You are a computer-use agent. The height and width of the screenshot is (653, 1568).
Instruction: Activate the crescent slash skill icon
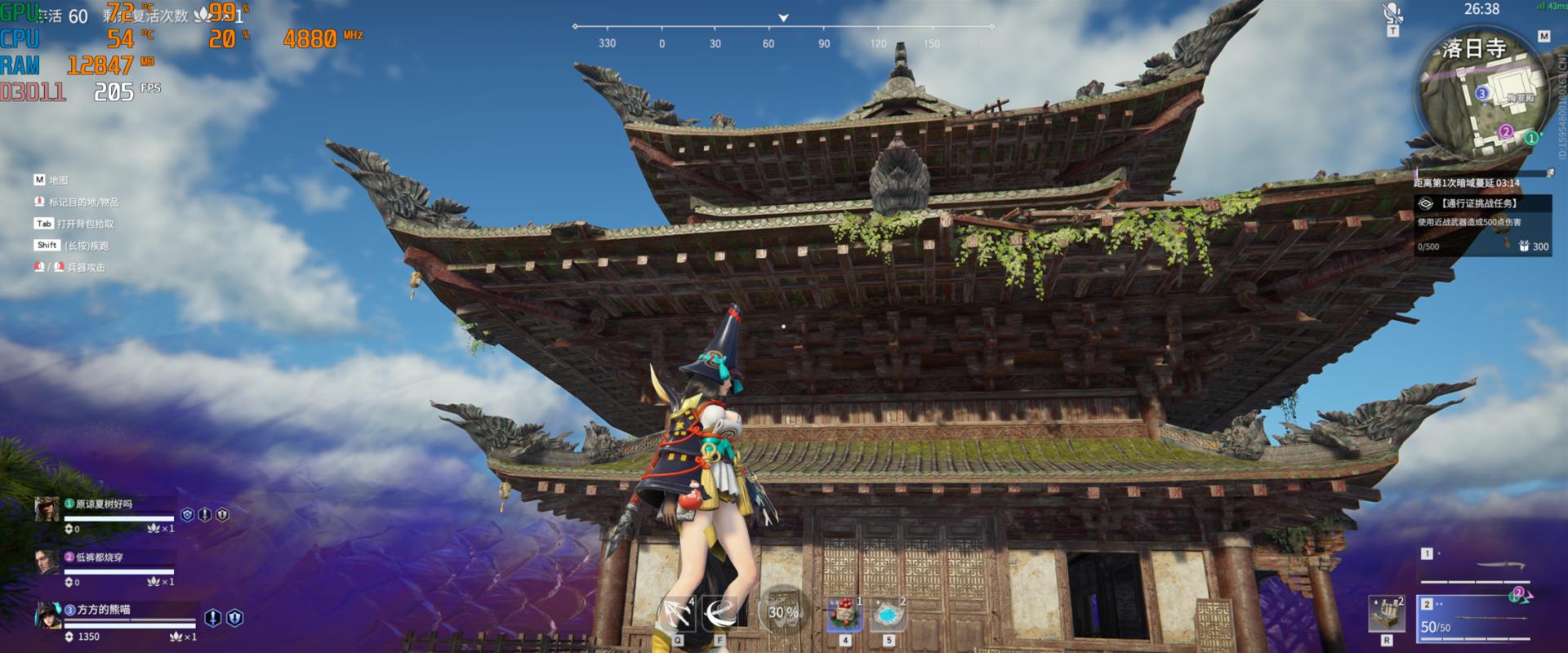pos(719,614)
